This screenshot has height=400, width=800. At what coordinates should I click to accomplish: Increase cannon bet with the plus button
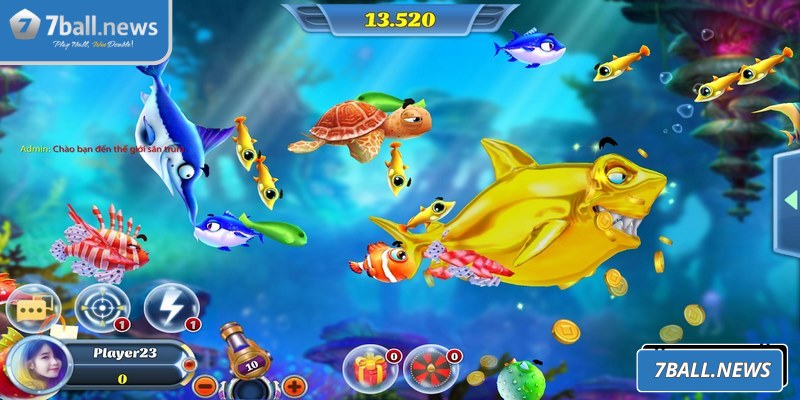[294, 385]
